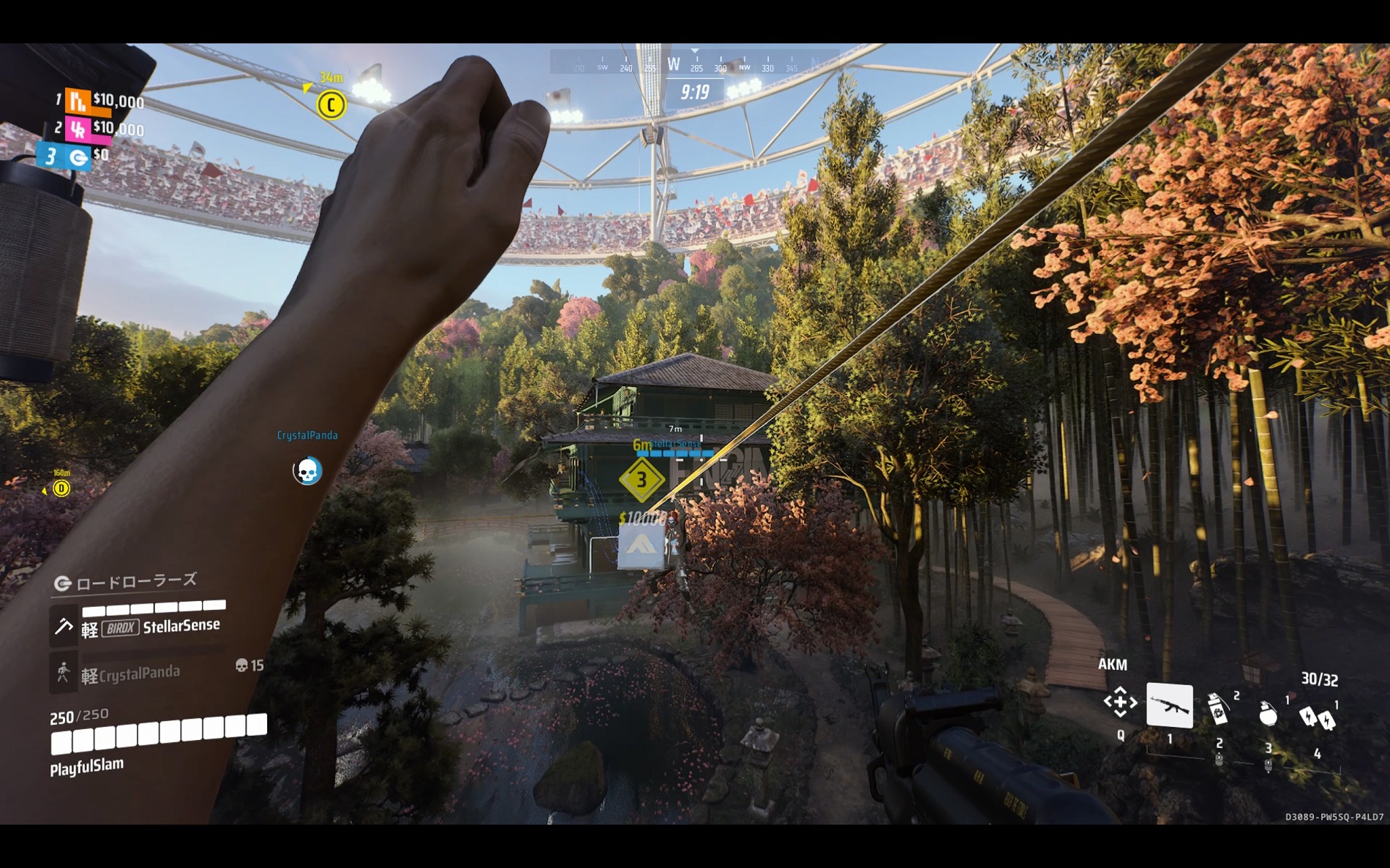
Task: Click the yellow C objective marker
Action: pyautogui.click(x=331, y=105)
